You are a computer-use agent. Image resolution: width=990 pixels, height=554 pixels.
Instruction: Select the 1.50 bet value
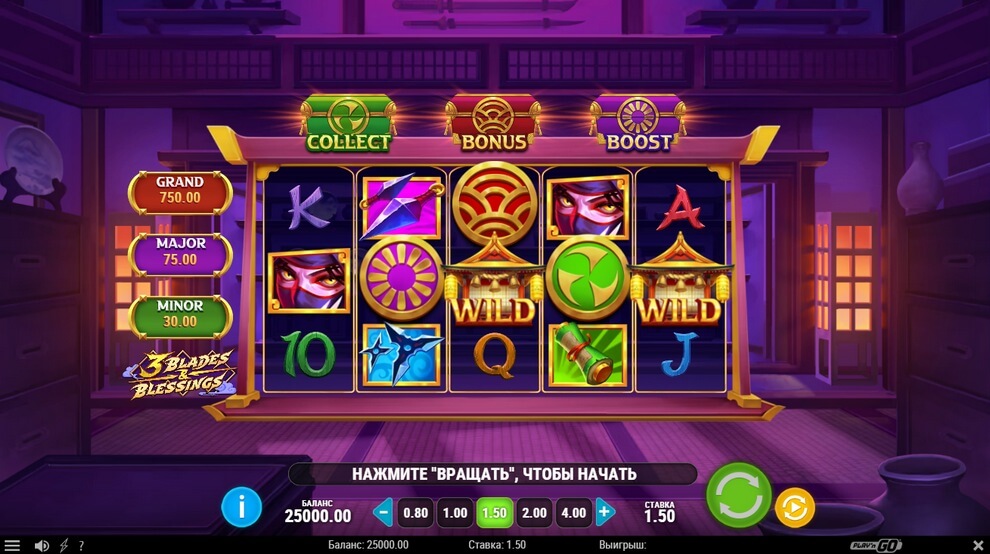[495, 513]
